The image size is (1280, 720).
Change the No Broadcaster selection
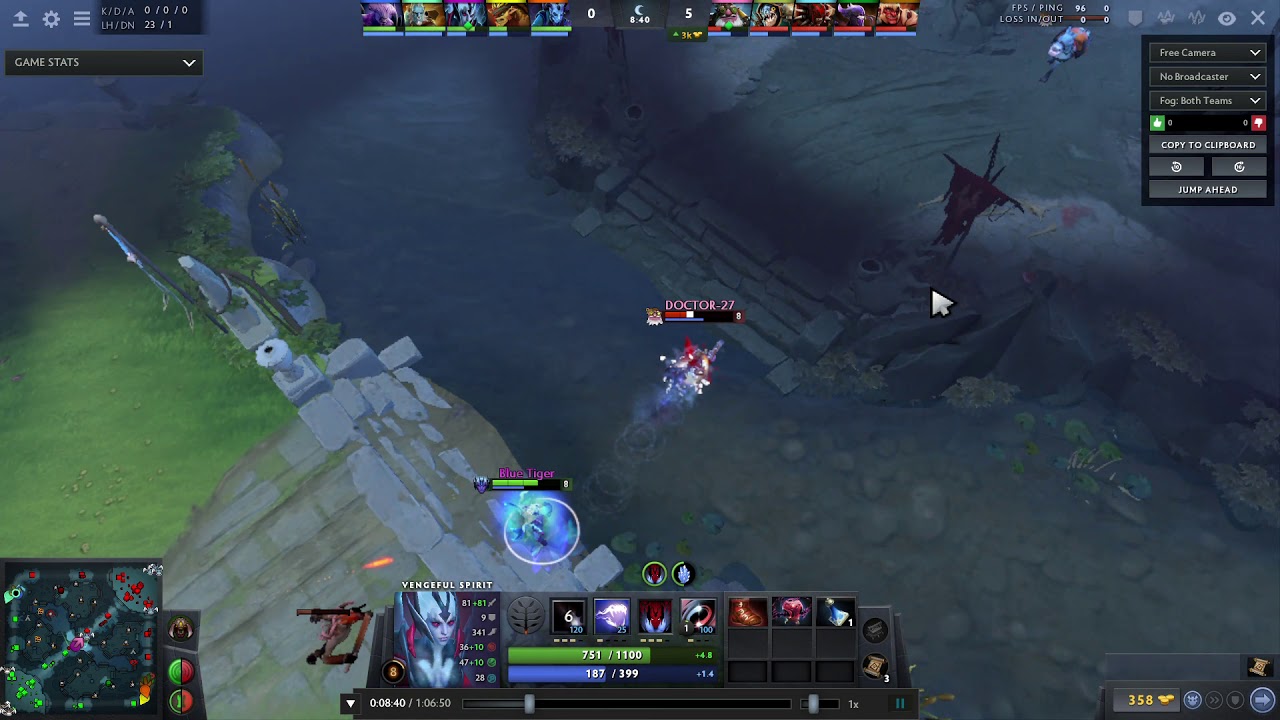coord(1208,77)
